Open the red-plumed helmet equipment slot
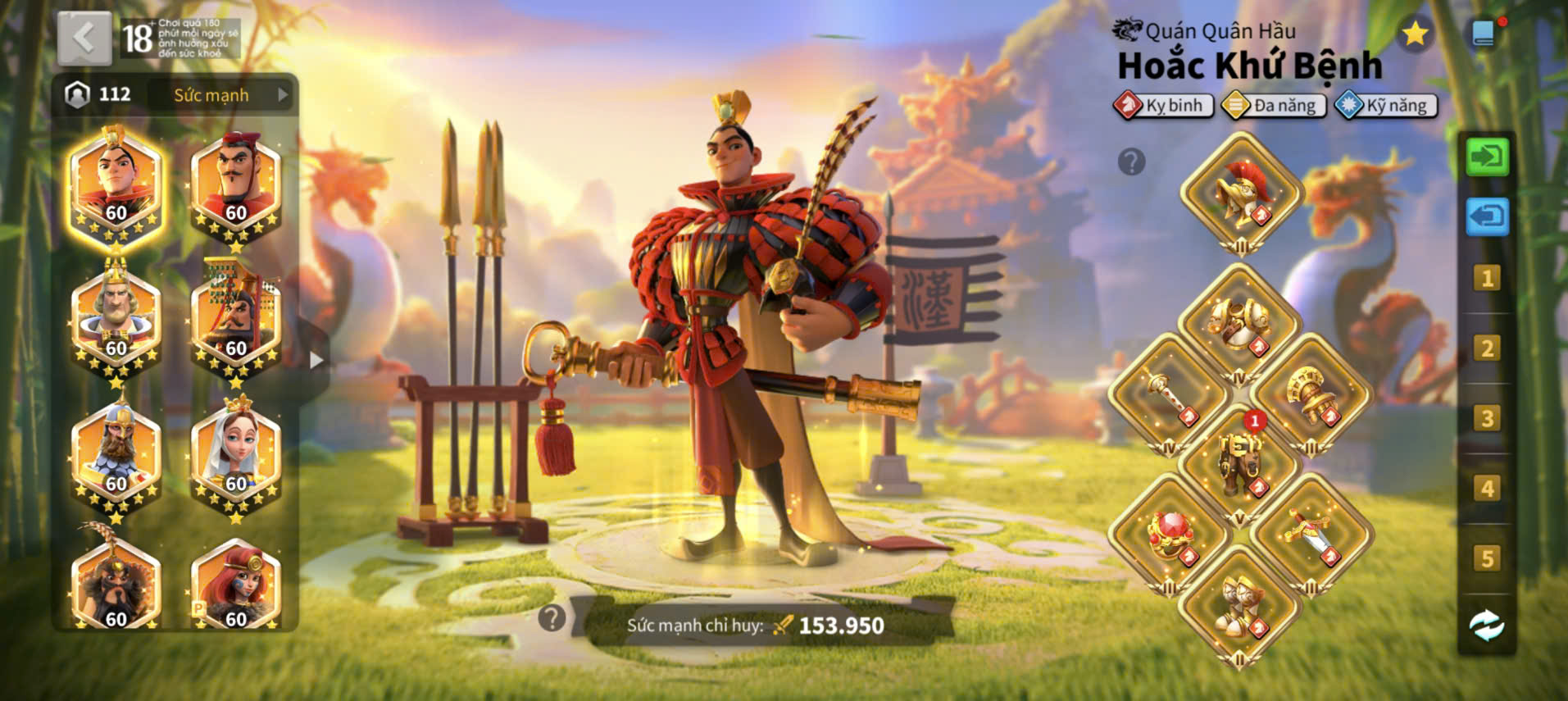 pyautogui.click(x=1241, y=193)
